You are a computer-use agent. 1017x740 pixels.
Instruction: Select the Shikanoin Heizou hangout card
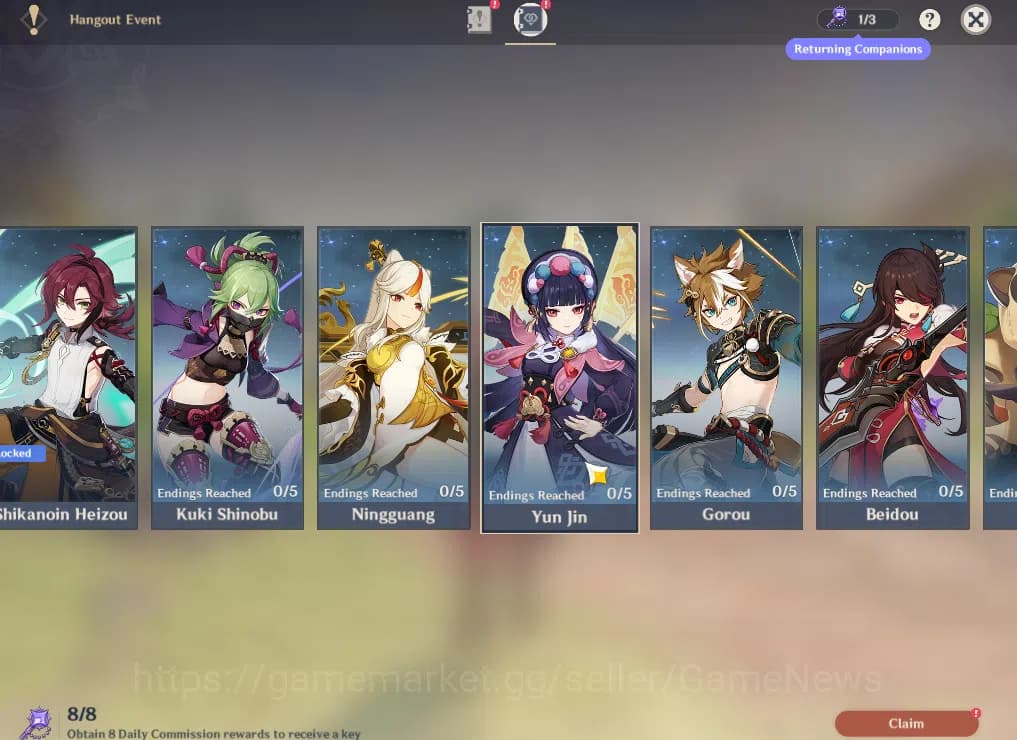click(x=67, y=376)
